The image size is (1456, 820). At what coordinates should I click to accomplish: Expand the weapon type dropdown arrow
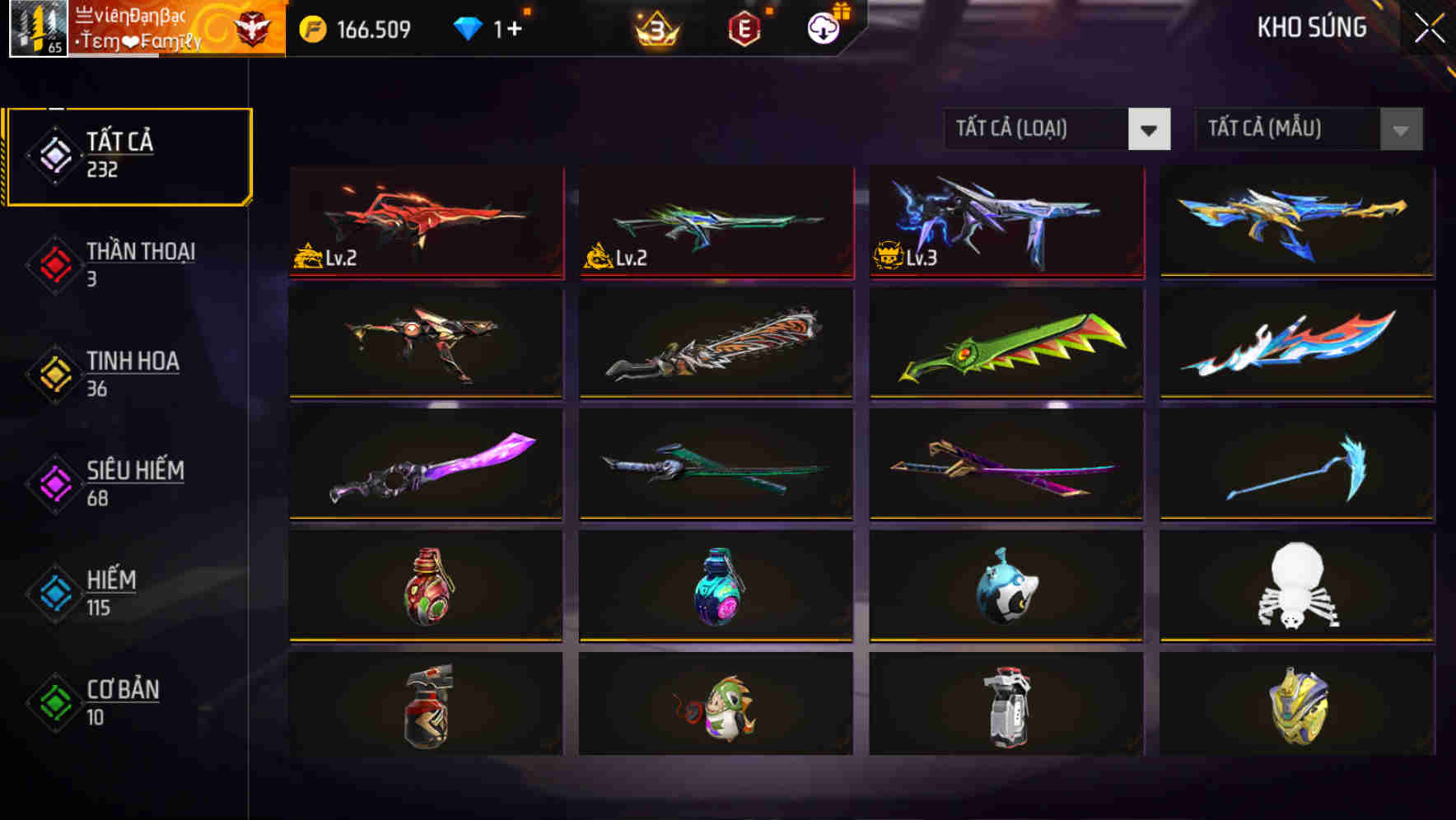click(x=1150, y=129)
